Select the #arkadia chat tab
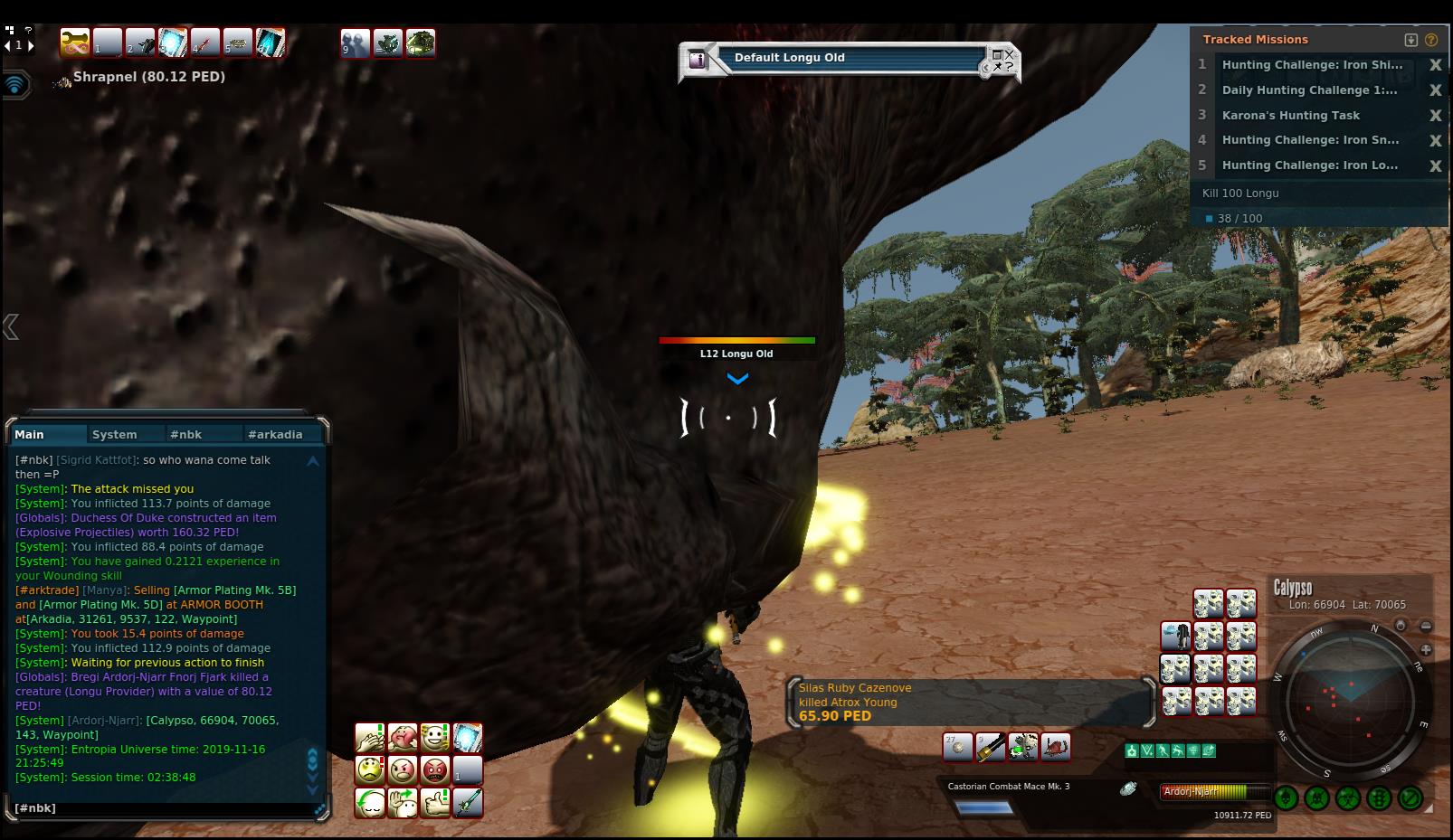This screenshot has height=840, width=1453. coord(275,435)
